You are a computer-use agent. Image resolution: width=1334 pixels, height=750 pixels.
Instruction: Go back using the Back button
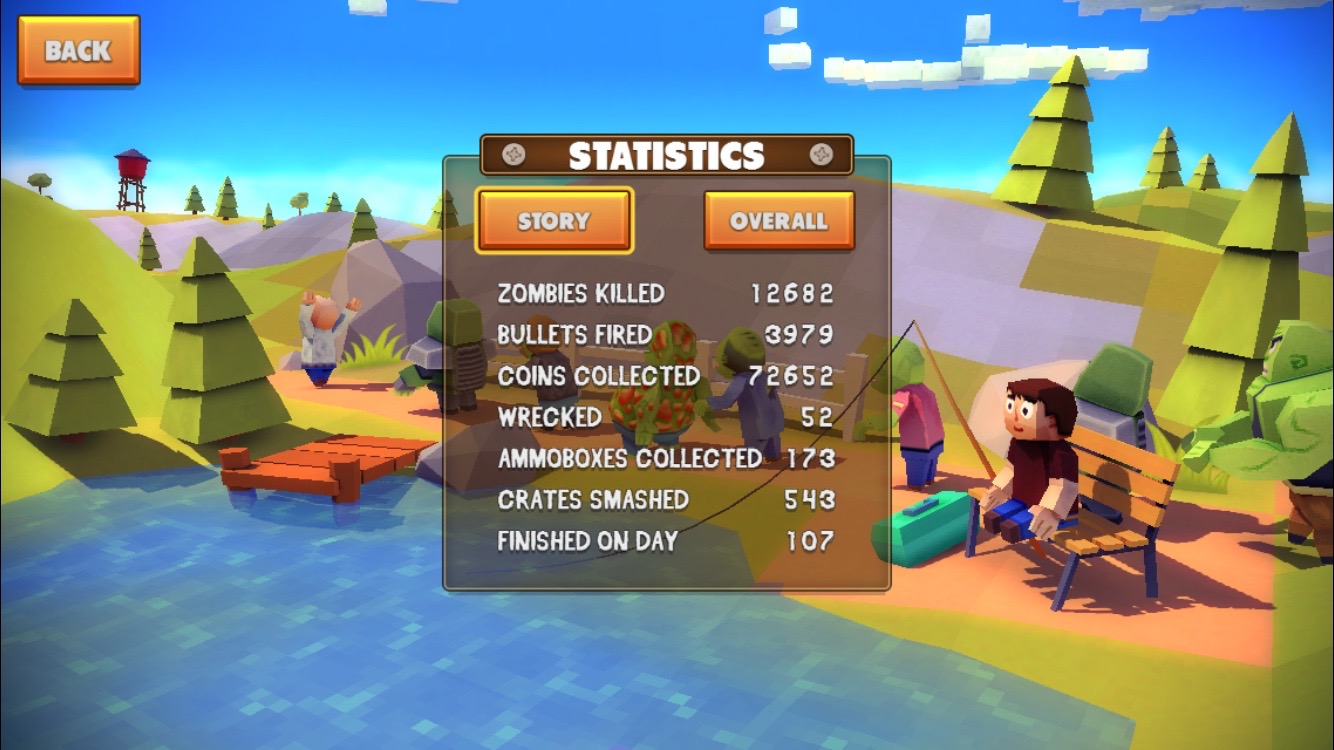[78, 50]
